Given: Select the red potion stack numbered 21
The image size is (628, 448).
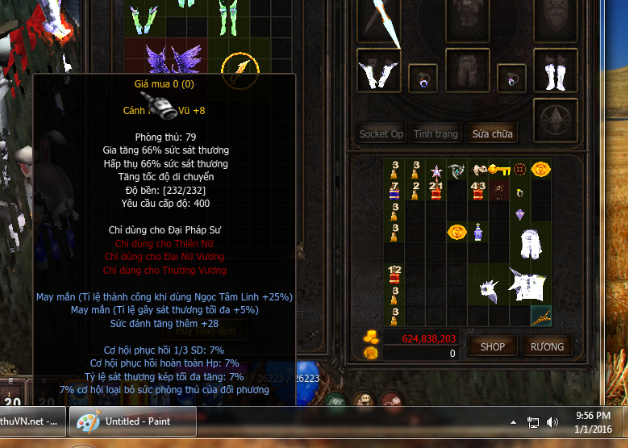Looking at the screenshot, I should coord(436,187).
